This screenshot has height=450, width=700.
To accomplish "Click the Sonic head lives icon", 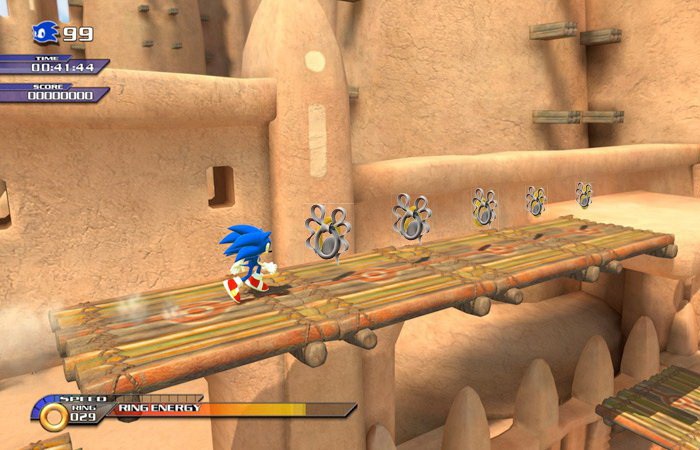I will pyautogui.click(x=46, y=33).
